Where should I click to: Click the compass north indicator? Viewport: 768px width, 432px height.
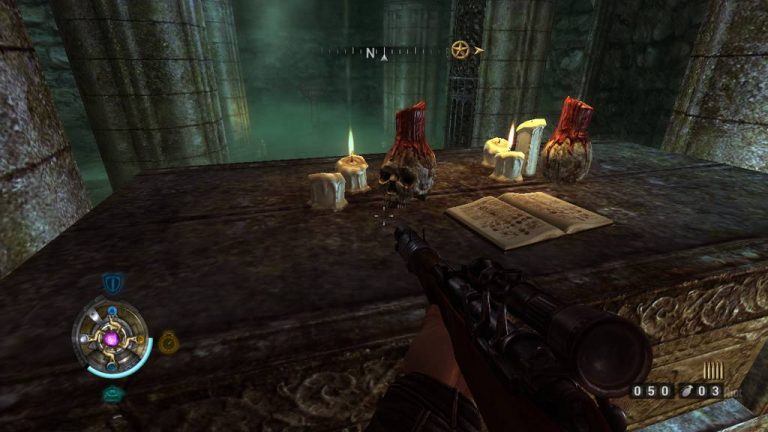point(371,52)
